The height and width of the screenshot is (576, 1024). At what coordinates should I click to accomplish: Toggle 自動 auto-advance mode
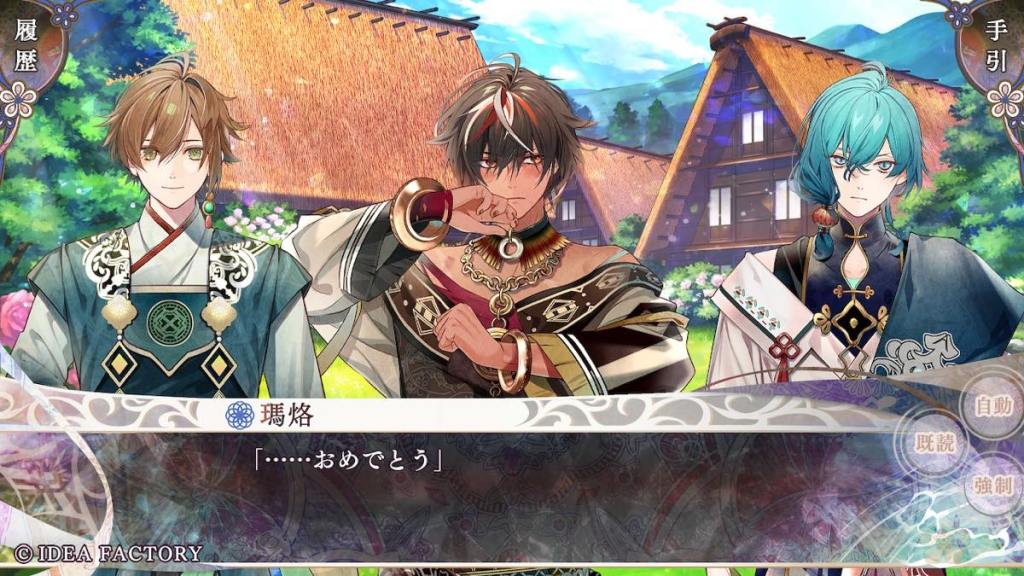(992, 405)
